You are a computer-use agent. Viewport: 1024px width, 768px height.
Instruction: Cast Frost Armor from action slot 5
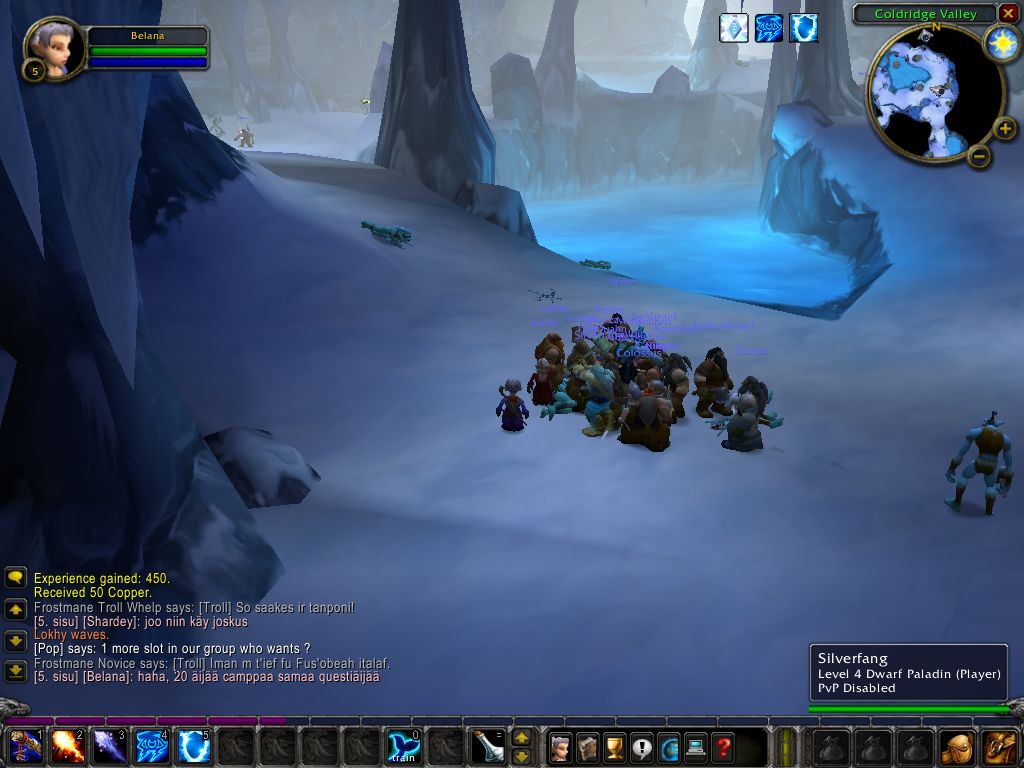(194, 746)
